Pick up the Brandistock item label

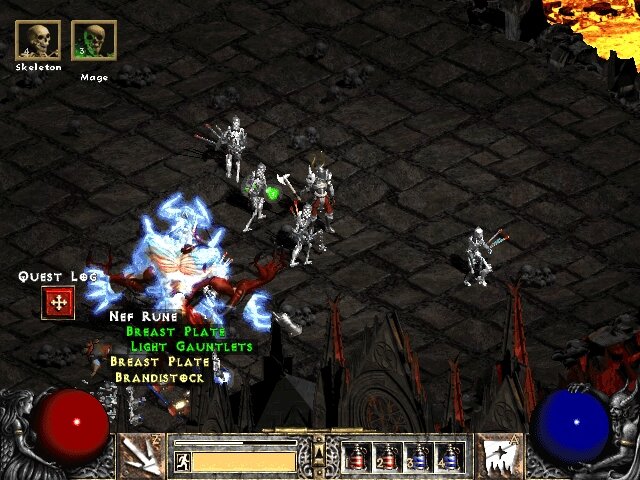(x=159, y=377)
